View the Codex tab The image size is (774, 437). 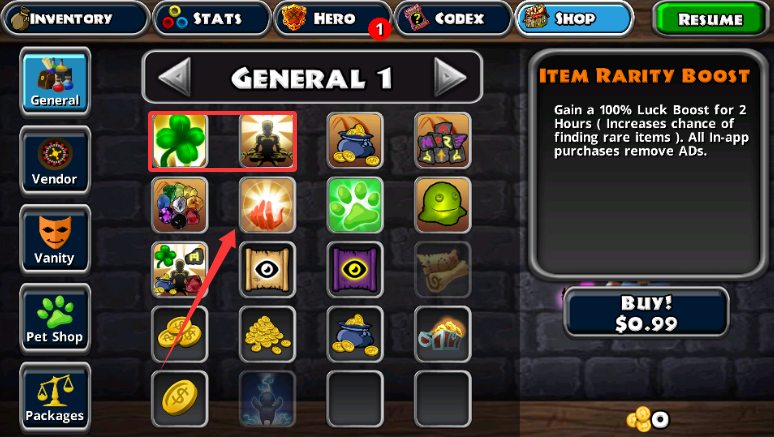[452, 18]
